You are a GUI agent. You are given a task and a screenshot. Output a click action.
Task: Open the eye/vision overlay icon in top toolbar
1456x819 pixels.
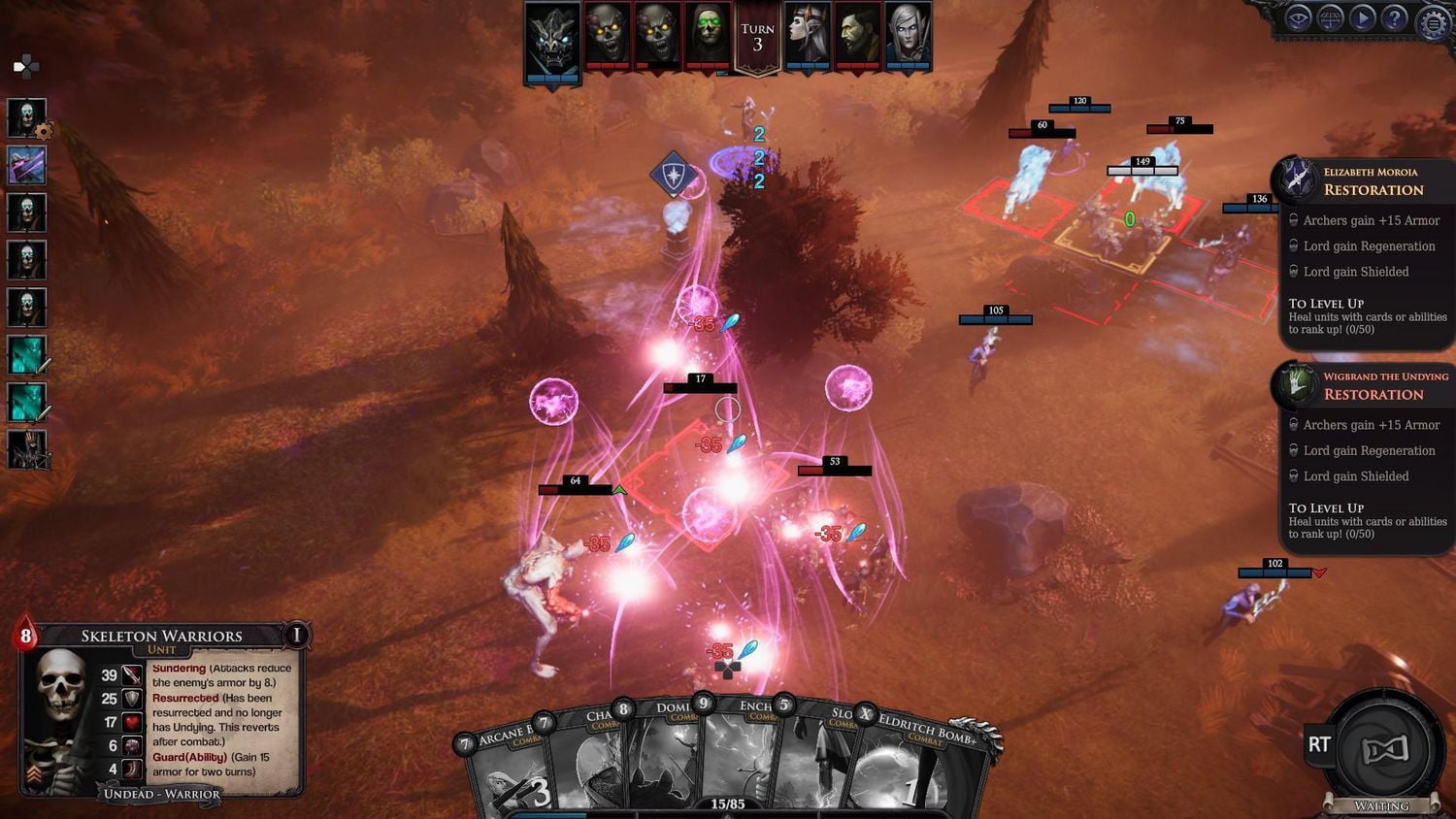tap(1298, 16)
